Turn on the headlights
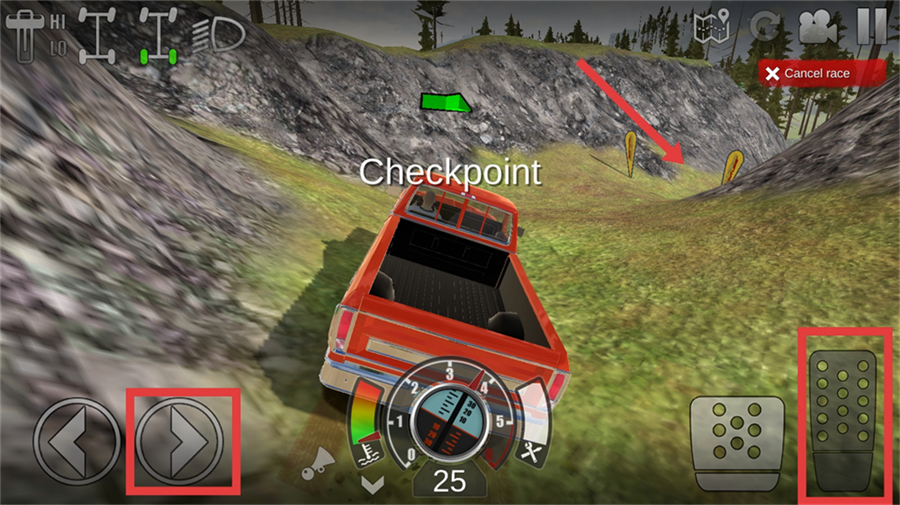The image size is (900, 505). [x=219, y=34]
